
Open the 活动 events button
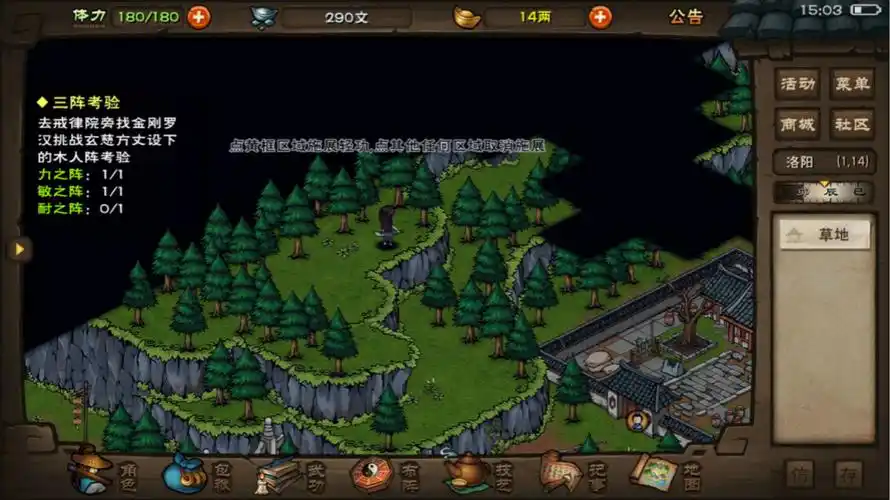click(798, 85)
